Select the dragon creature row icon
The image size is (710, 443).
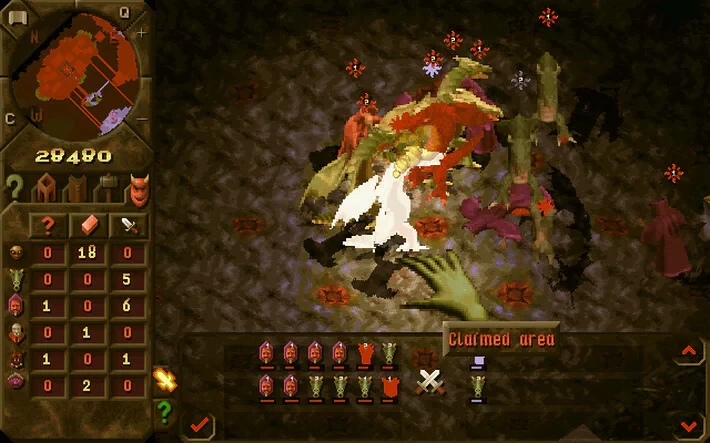pos(17,277)
